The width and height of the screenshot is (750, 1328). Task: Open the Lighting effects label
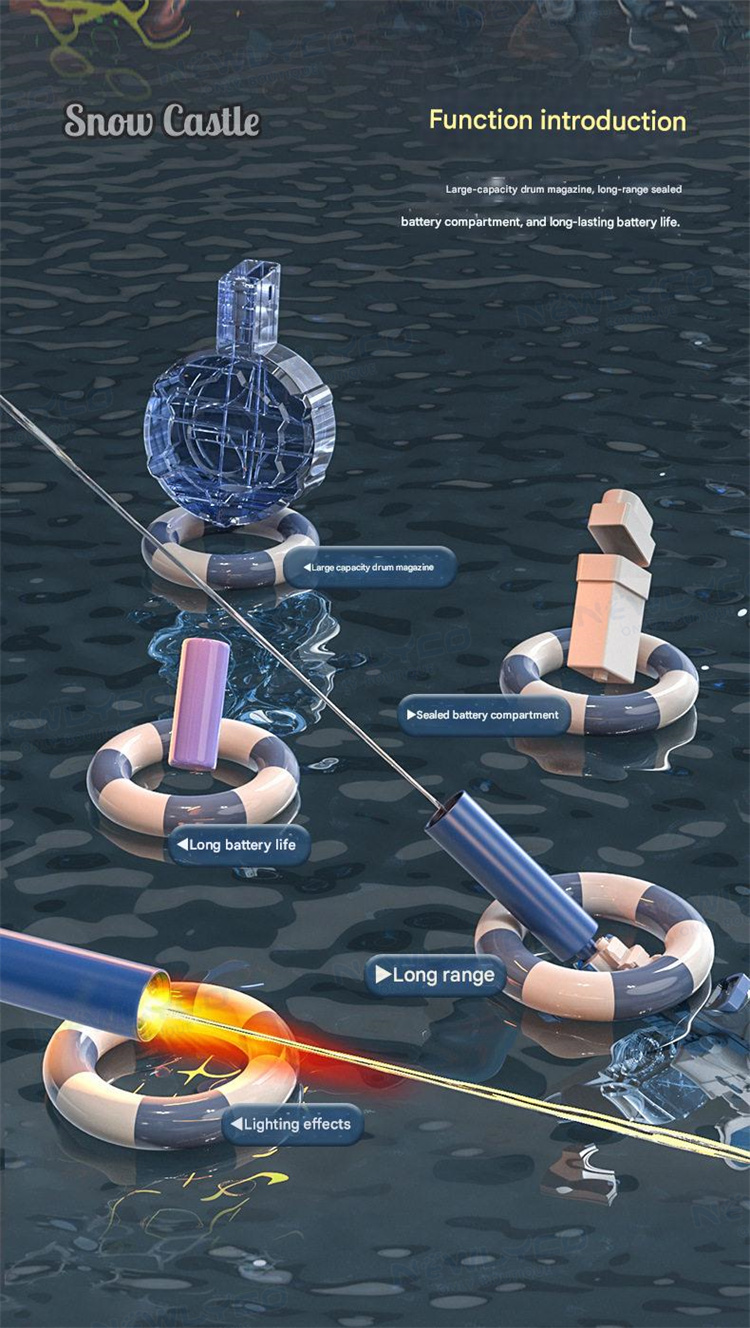click(x=291, y=1124)
